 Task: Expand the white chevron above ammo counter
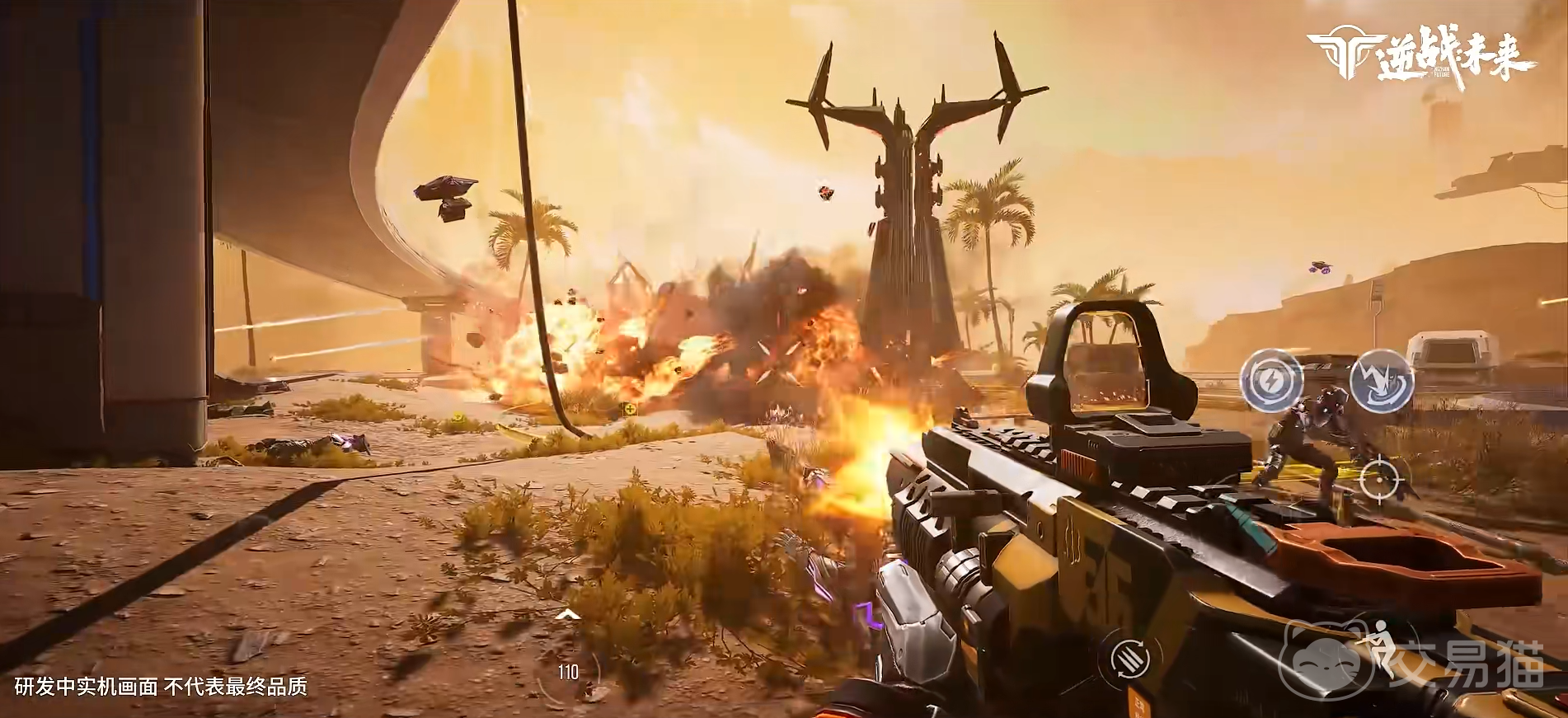click(x=567, y=615)
